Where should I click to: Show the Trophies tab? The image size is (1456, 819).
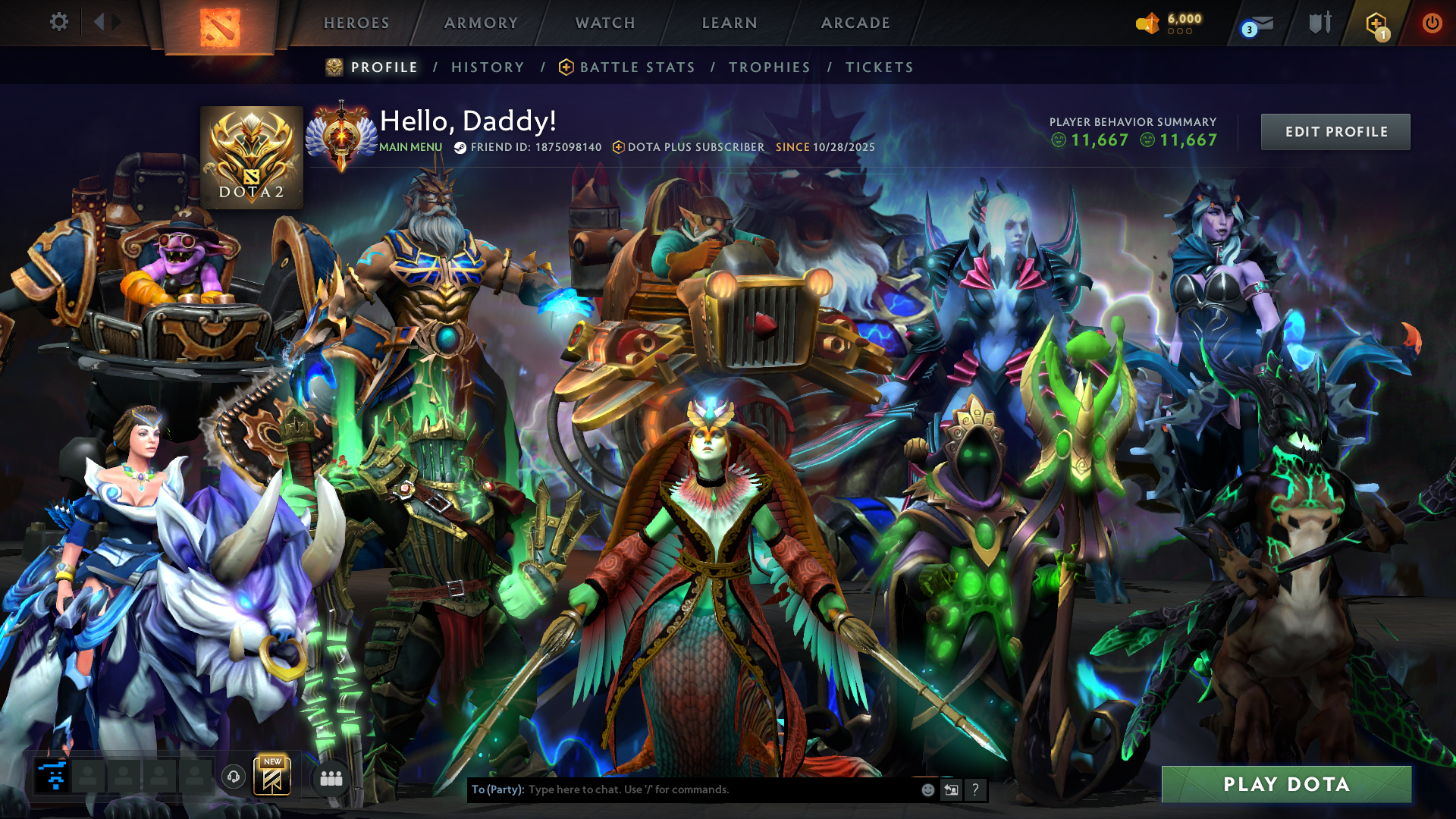[x=770, y=67]
